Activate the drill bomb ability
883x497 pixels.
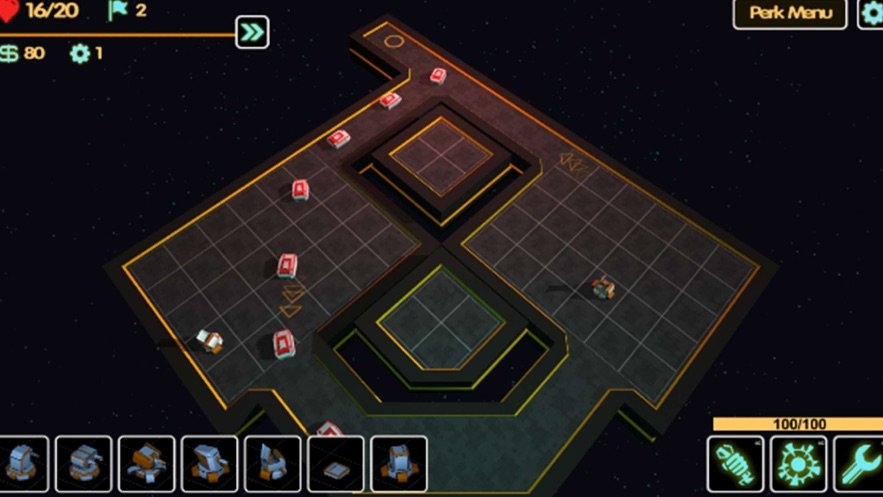pos(735,464)
